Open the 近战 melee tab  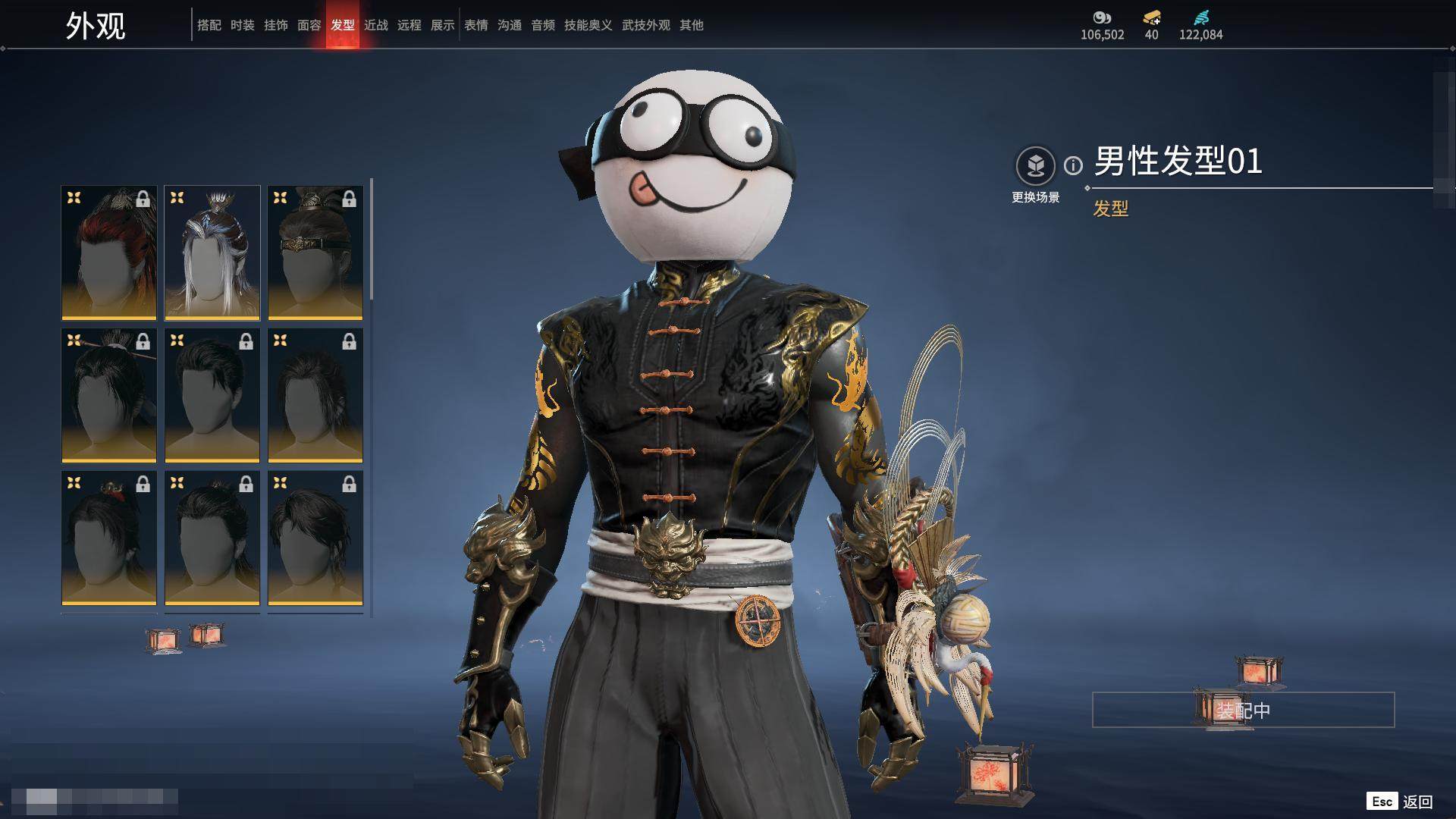click(x=375, y=25)
